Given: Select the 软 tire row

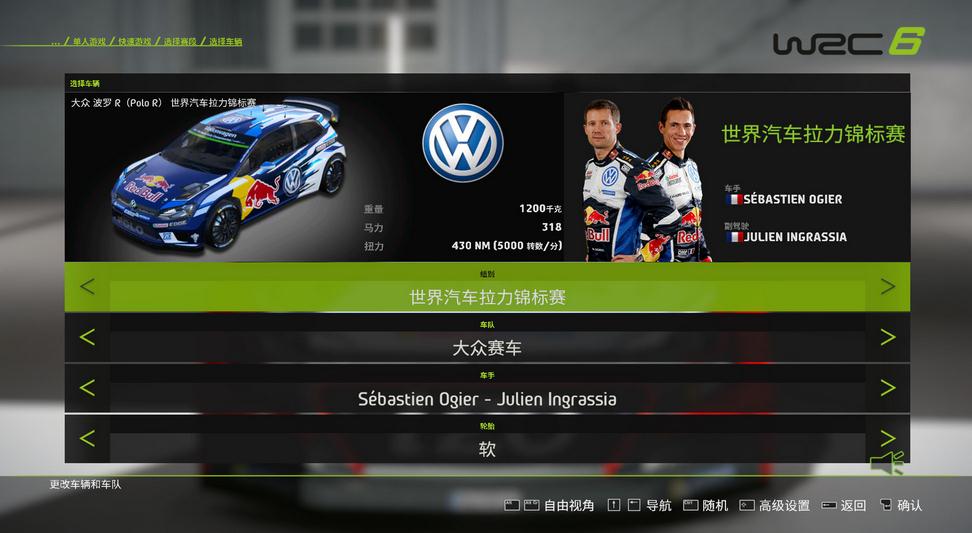Looking at the screenshot, I should pyautogui.click(x=487, y=450).
